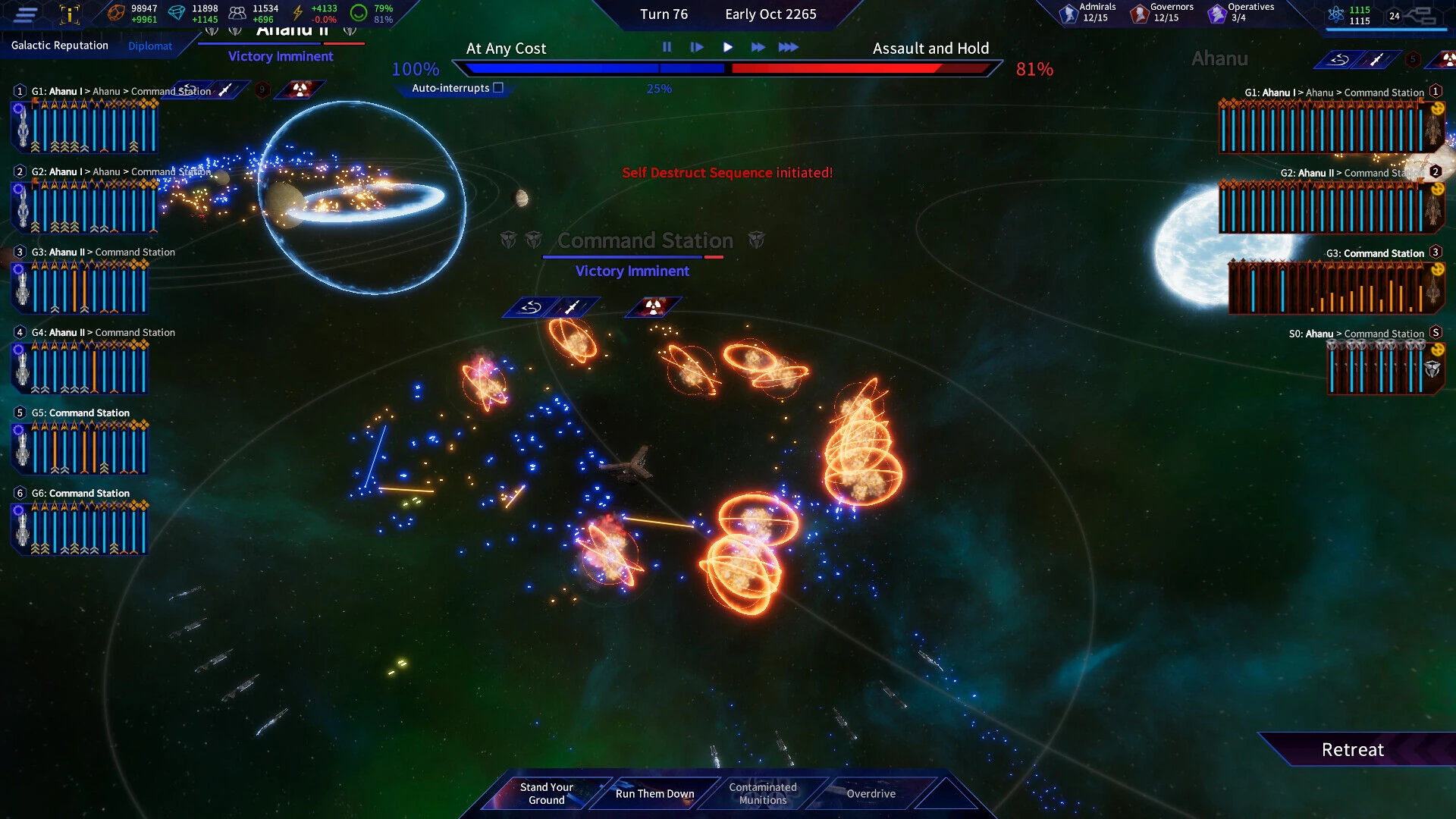Viewport: 1456px width, 819px height.
Task: Open the hamburger main menu
Action: tap(26, 14)
